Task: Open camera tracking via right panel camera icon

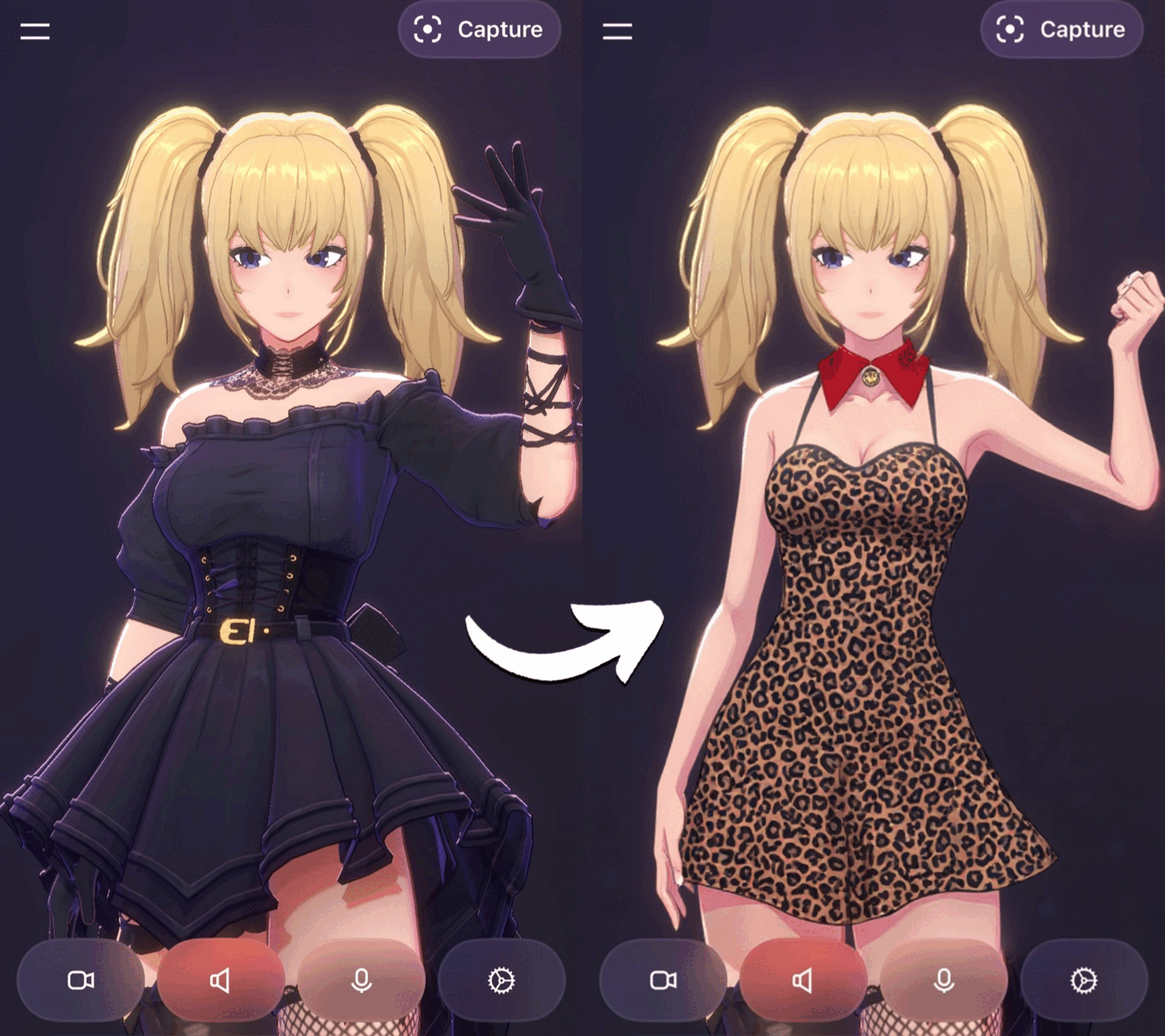Action: tap(664, 981)
